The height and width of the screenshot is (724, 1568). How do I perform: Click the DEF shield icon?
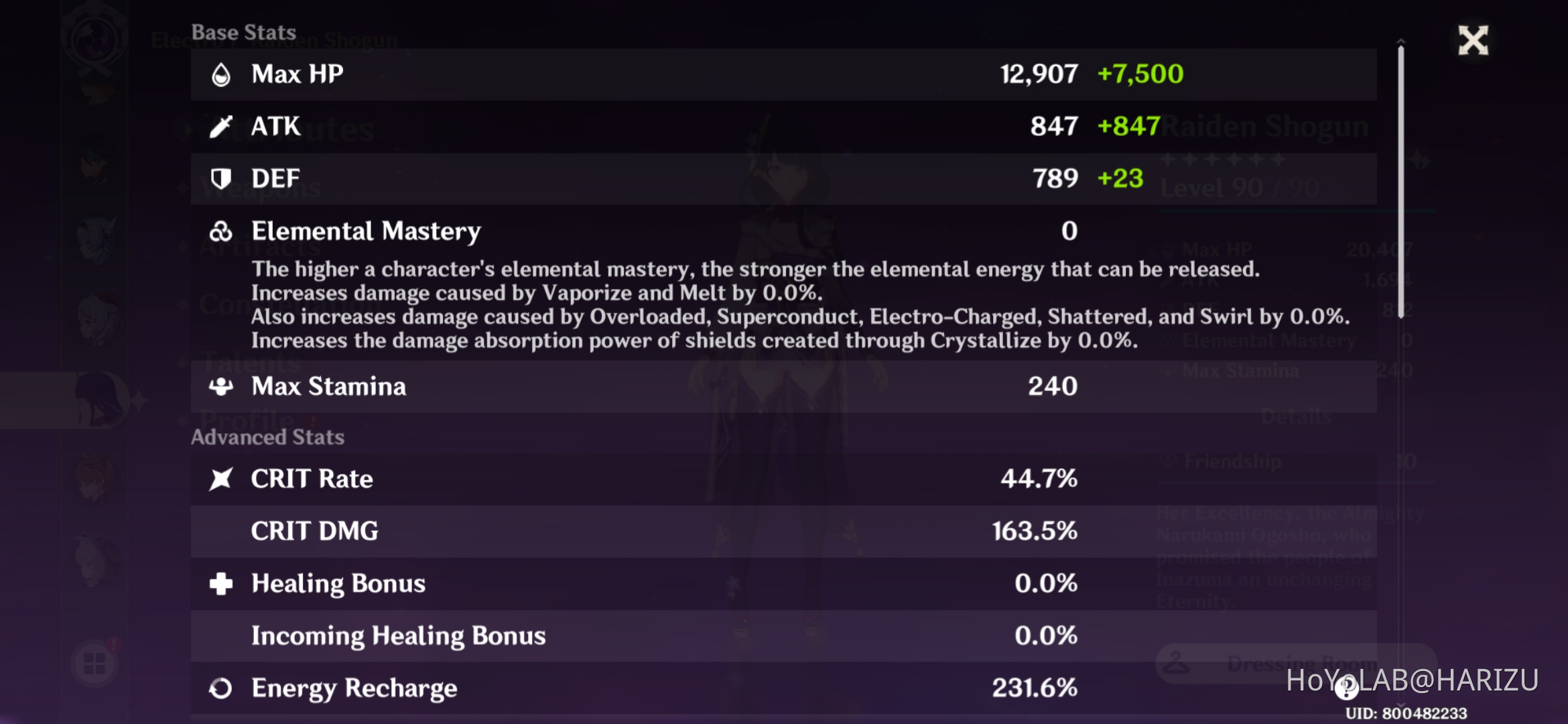pyautogui.click(x=221, y=178)
